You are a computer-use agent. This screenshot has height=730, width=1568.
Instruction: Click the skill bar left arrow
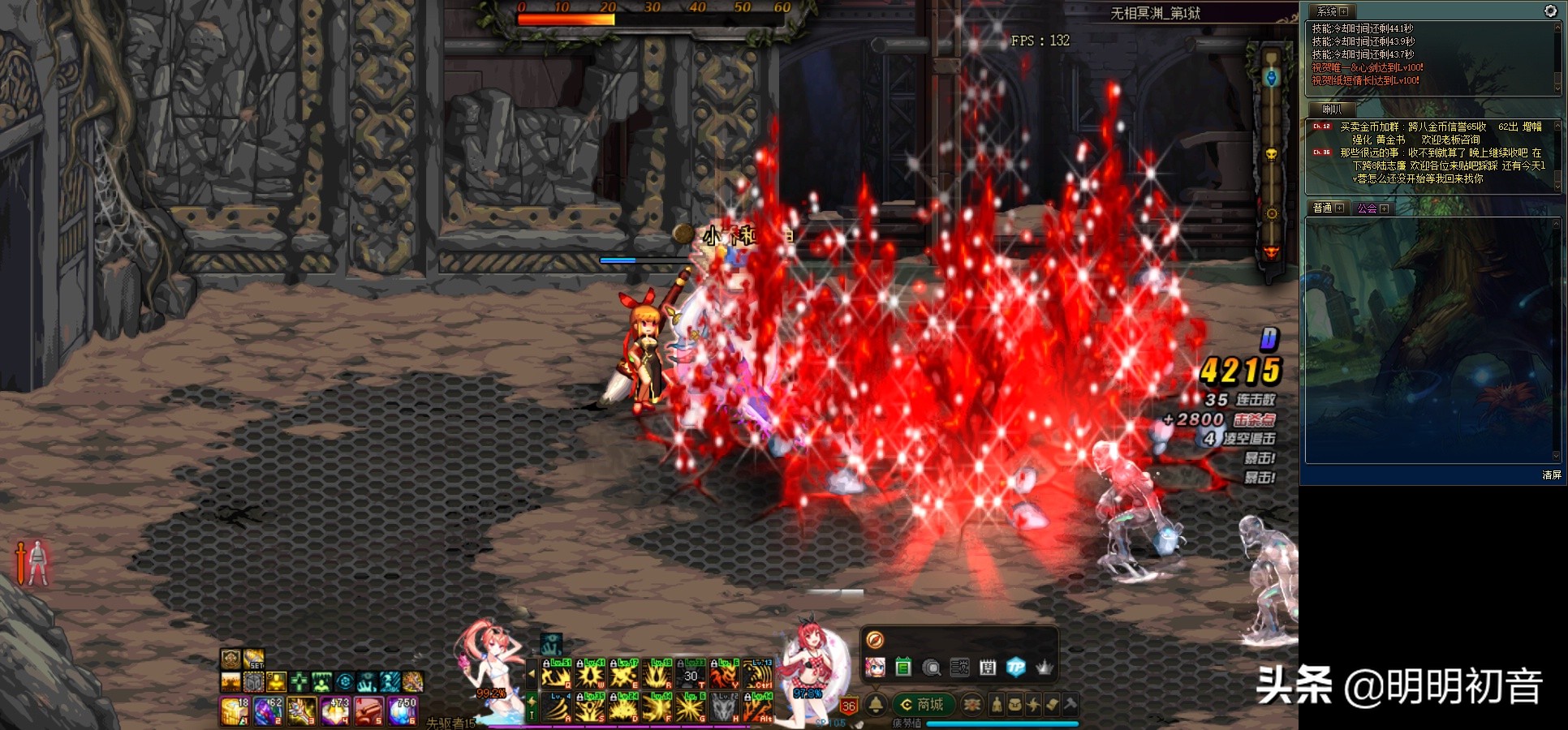point(532,674)
